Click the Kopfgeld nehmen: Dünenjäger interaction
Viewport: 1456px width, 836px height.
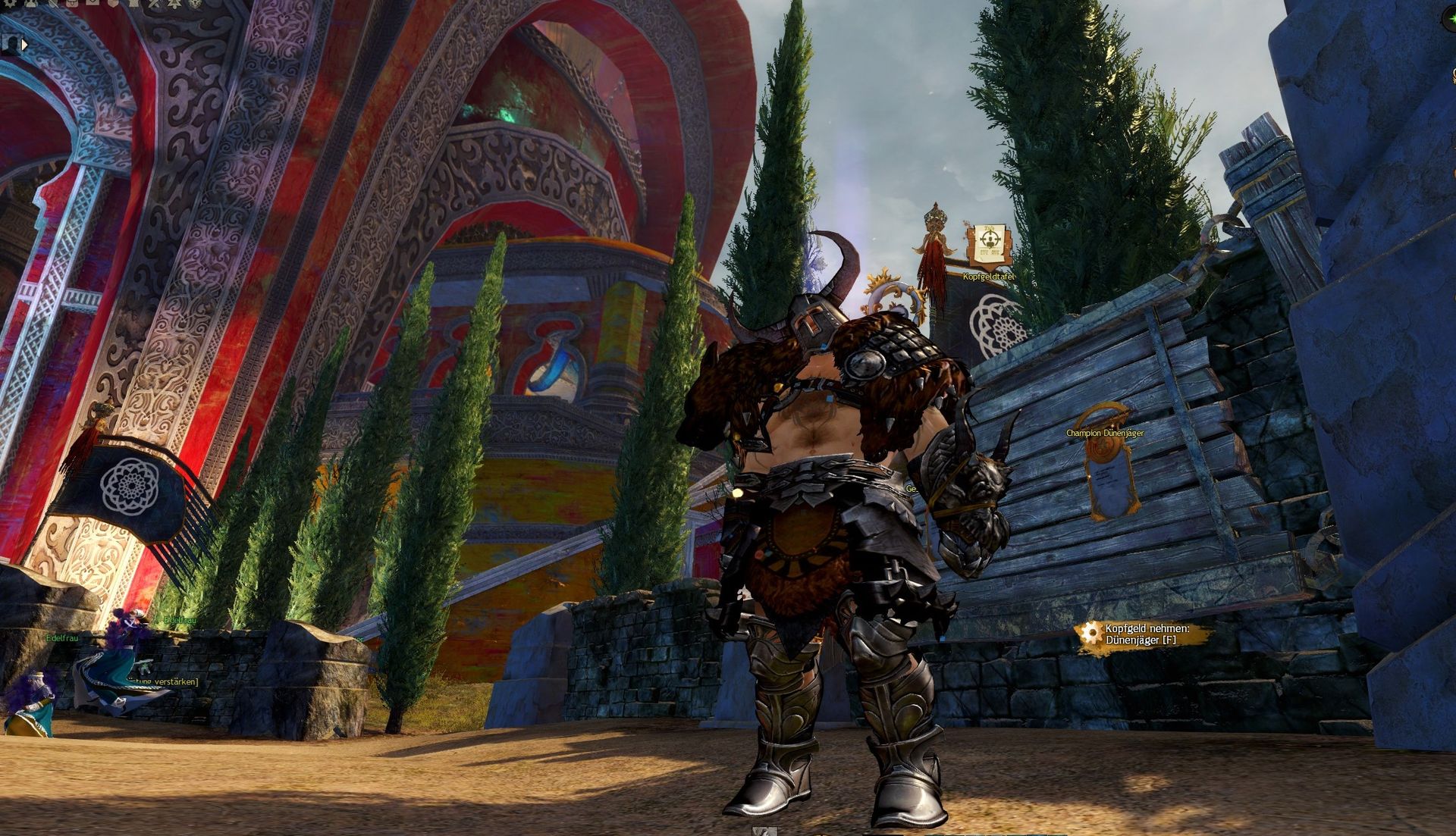[1145, 634]
